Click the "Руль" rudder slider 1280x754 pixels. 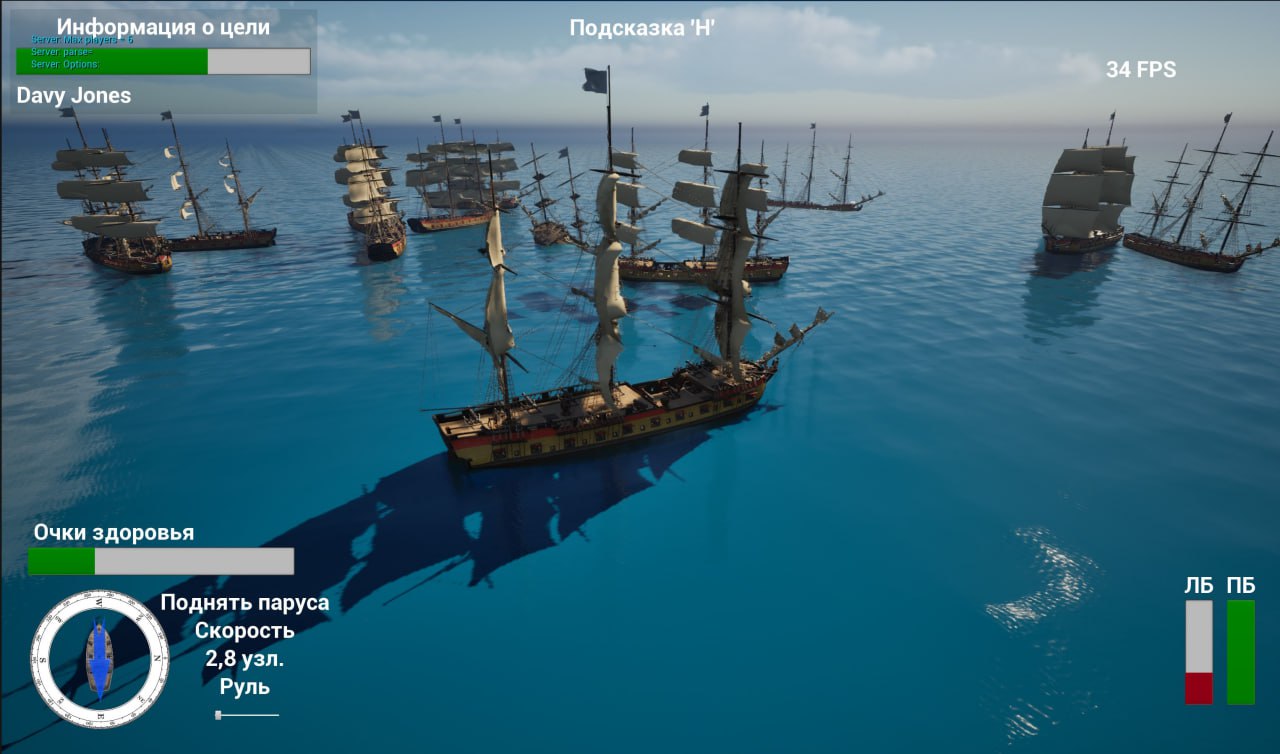point(247,714)
